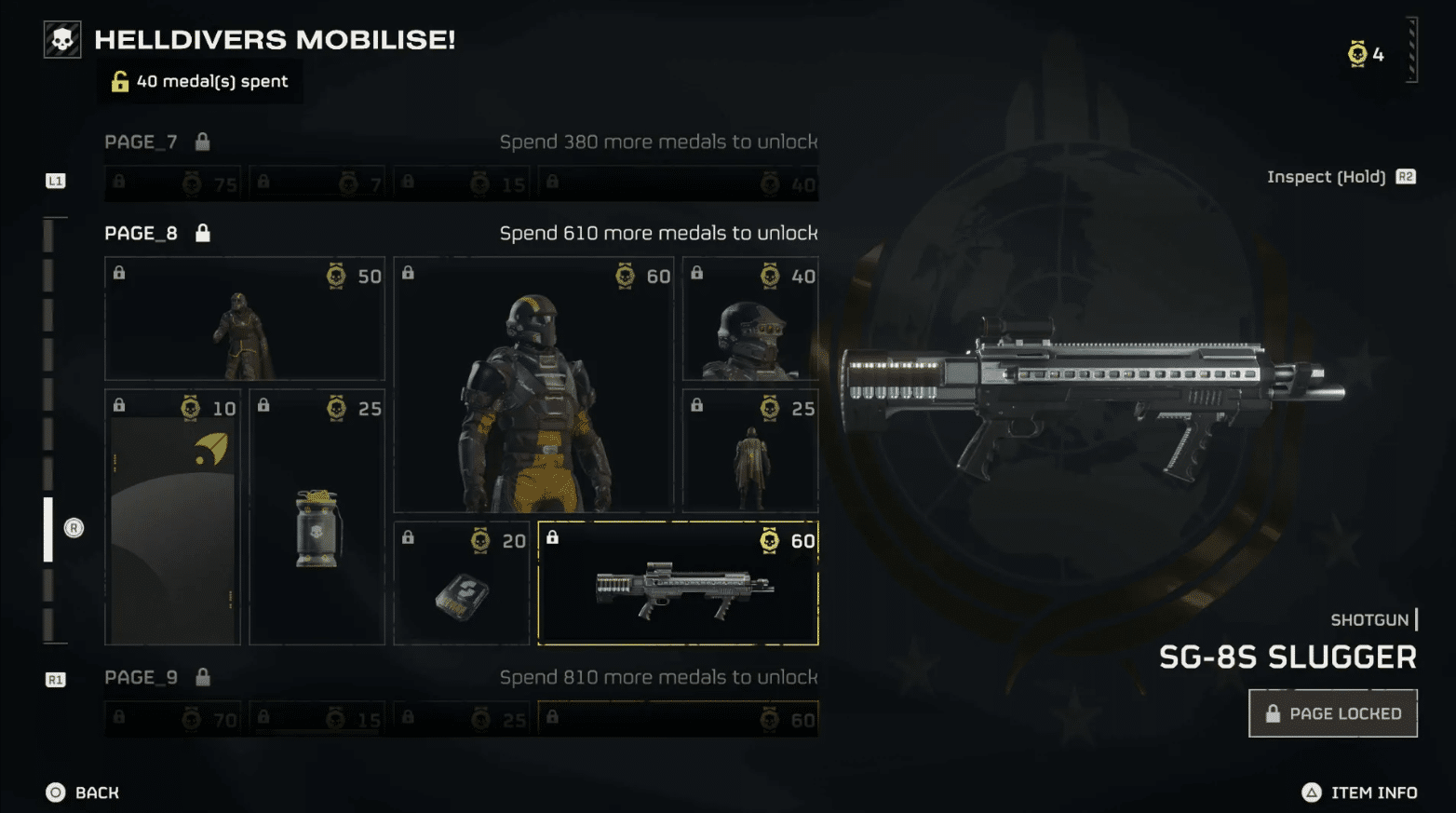Image resolution: width=1456 pixels, height=813 pixels.
Task: Click the R dial indicator on the left sidebar
Action: click(x=74, y=528)
